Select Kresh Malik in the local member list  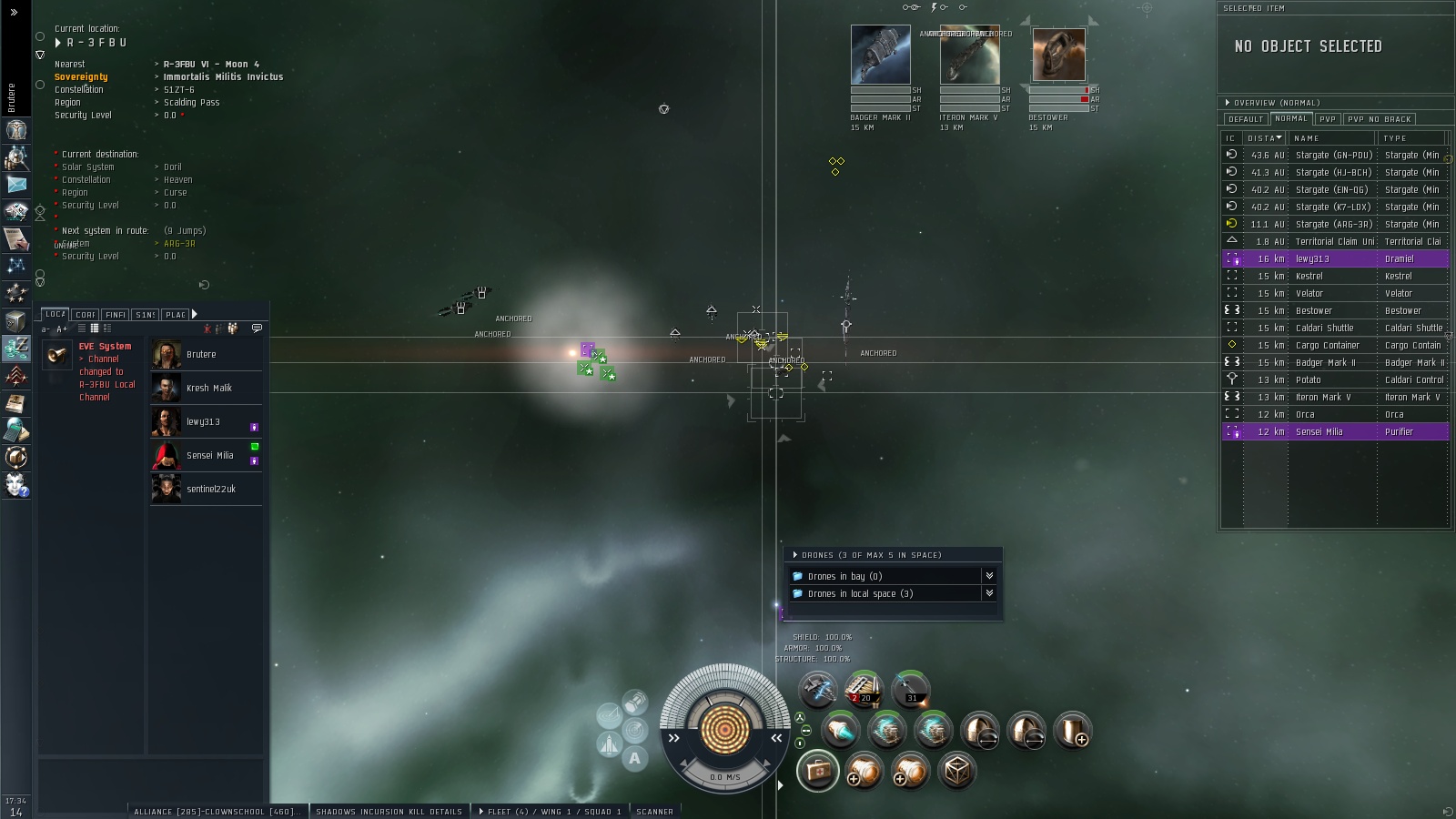(208, 388)
